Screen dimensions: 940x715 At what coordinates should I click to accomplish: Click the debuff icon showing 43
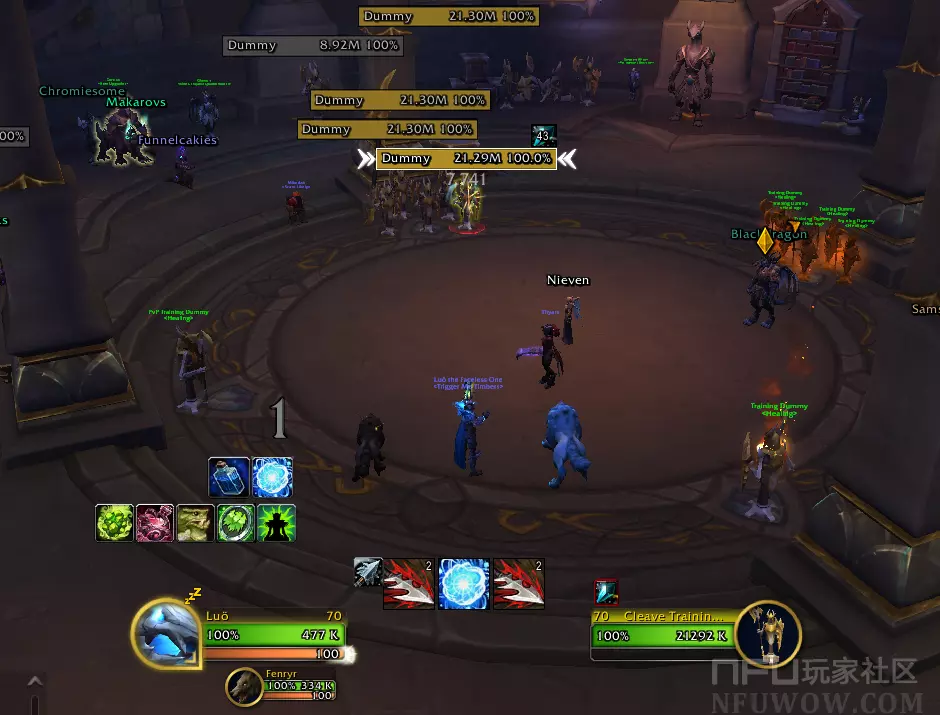544,136
